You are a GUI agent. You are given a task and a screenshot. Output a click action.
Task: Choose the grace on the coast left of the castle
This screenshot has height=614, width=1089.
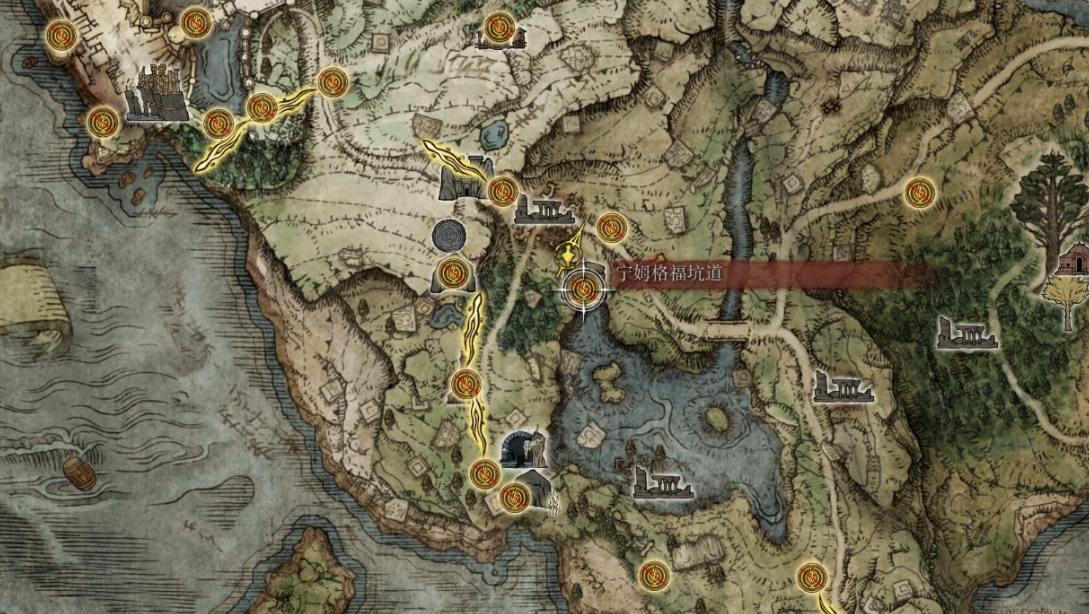102,123
